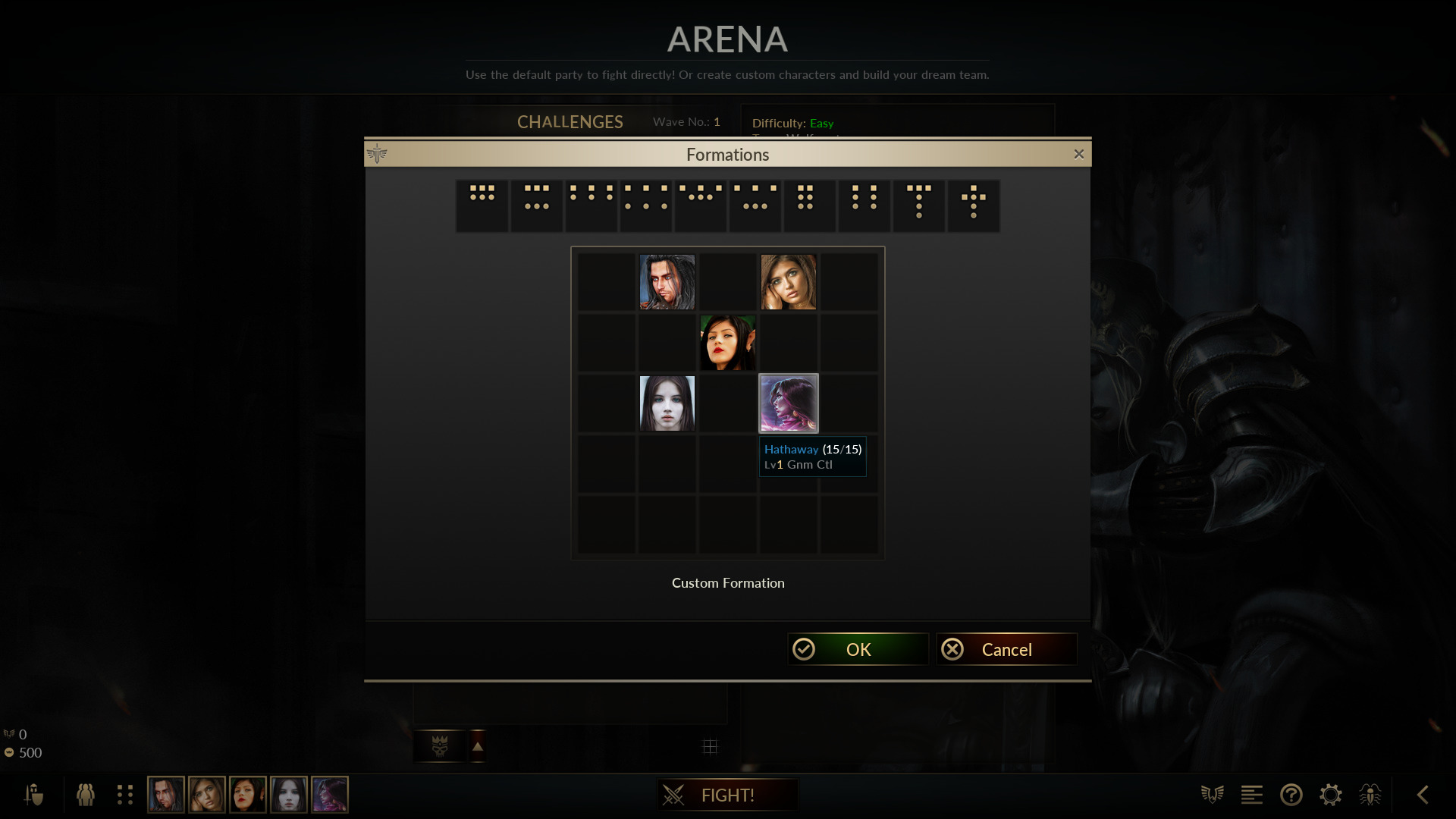This screenshot has width=1456, height=819.
Task: Pick the red-lipped elf tile in formation grid
Action: pyautogui.click(x=728, y=343)
